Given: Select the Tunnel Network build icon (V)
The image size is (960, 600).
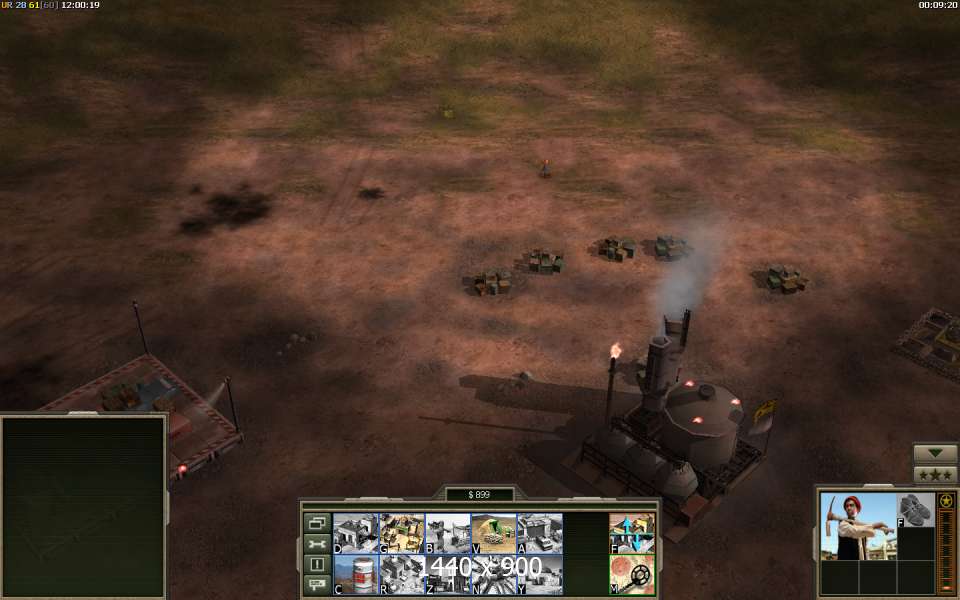Looking at the screenshot, I should click(493, 533).
